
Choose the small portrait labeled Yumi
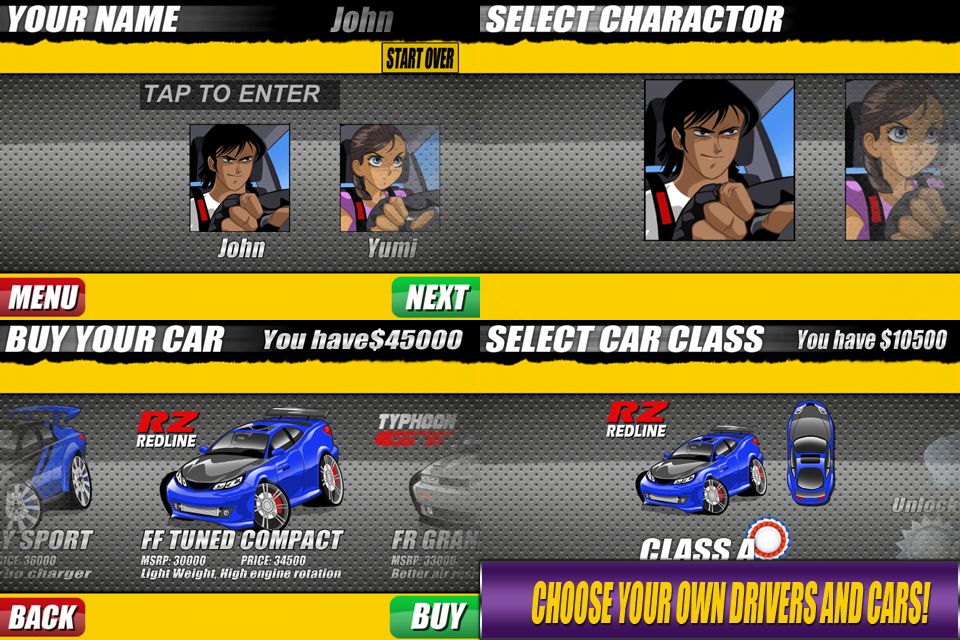(389, 178)
